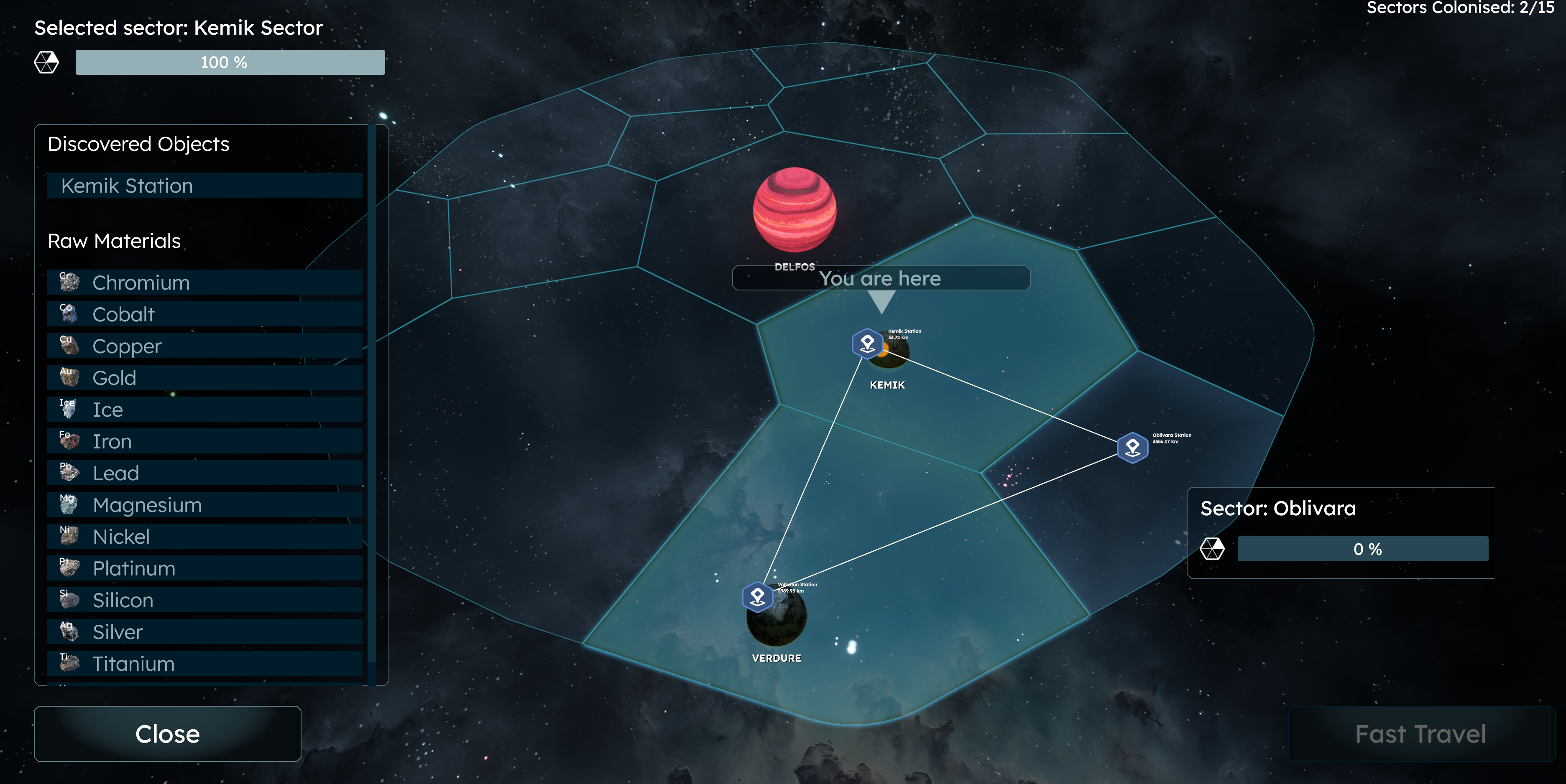Select the Oblivara Station map marker
This screenshot has height=784, width=1566.
(1132, 448)
